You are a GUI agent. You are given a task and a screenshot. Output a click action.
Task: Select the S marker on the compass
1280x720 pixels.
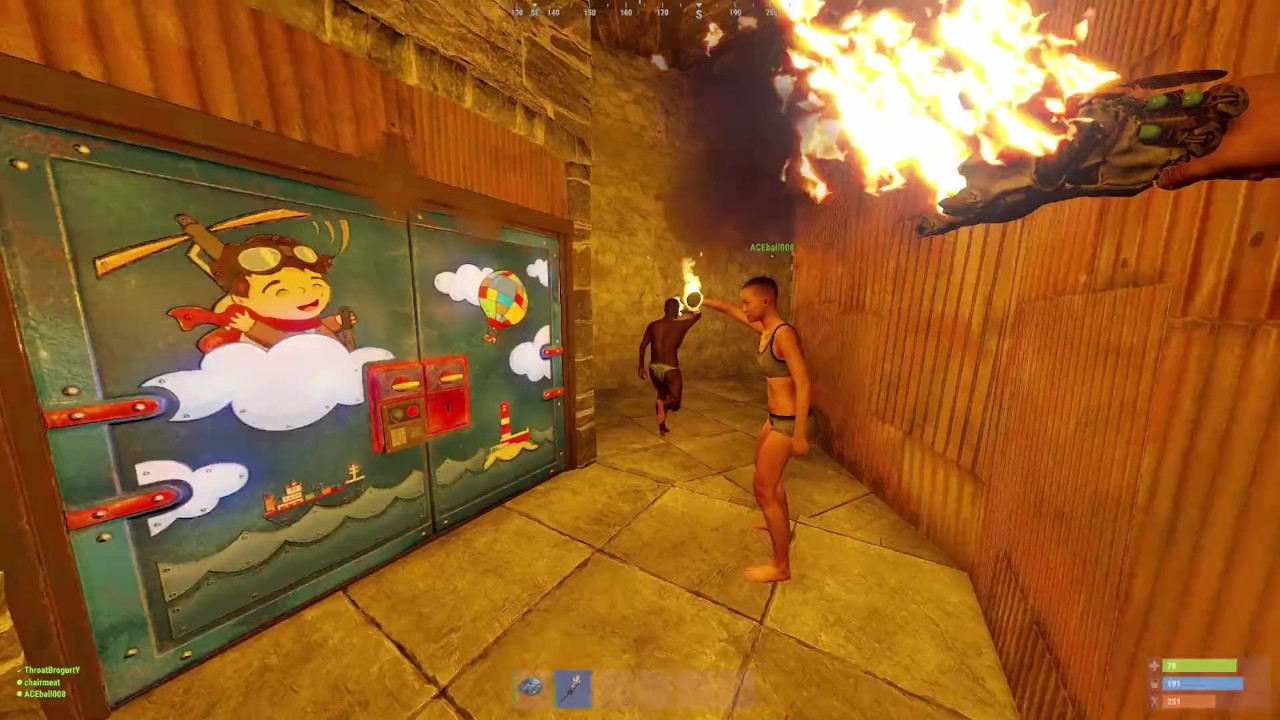[x=699, y=13]
